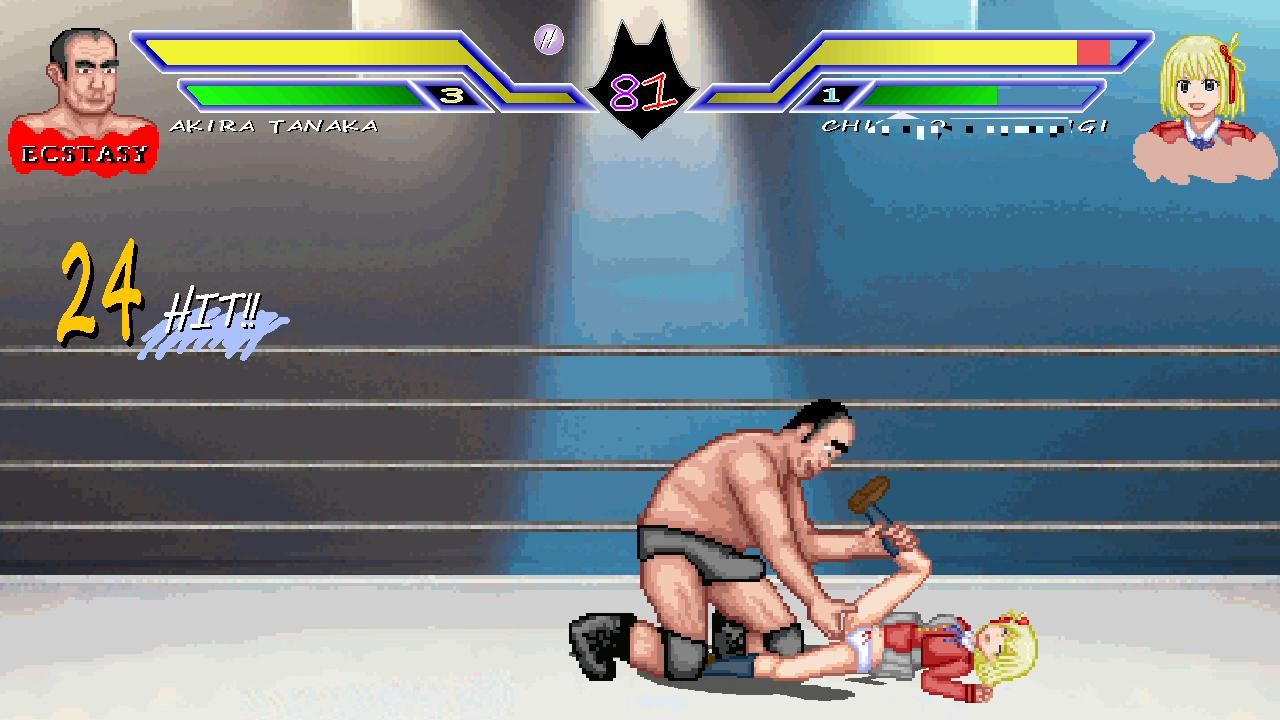This screenshot has height=720, width=1280.
Task: Click the purple slash pause icon
Action: [x=547, y=41]
